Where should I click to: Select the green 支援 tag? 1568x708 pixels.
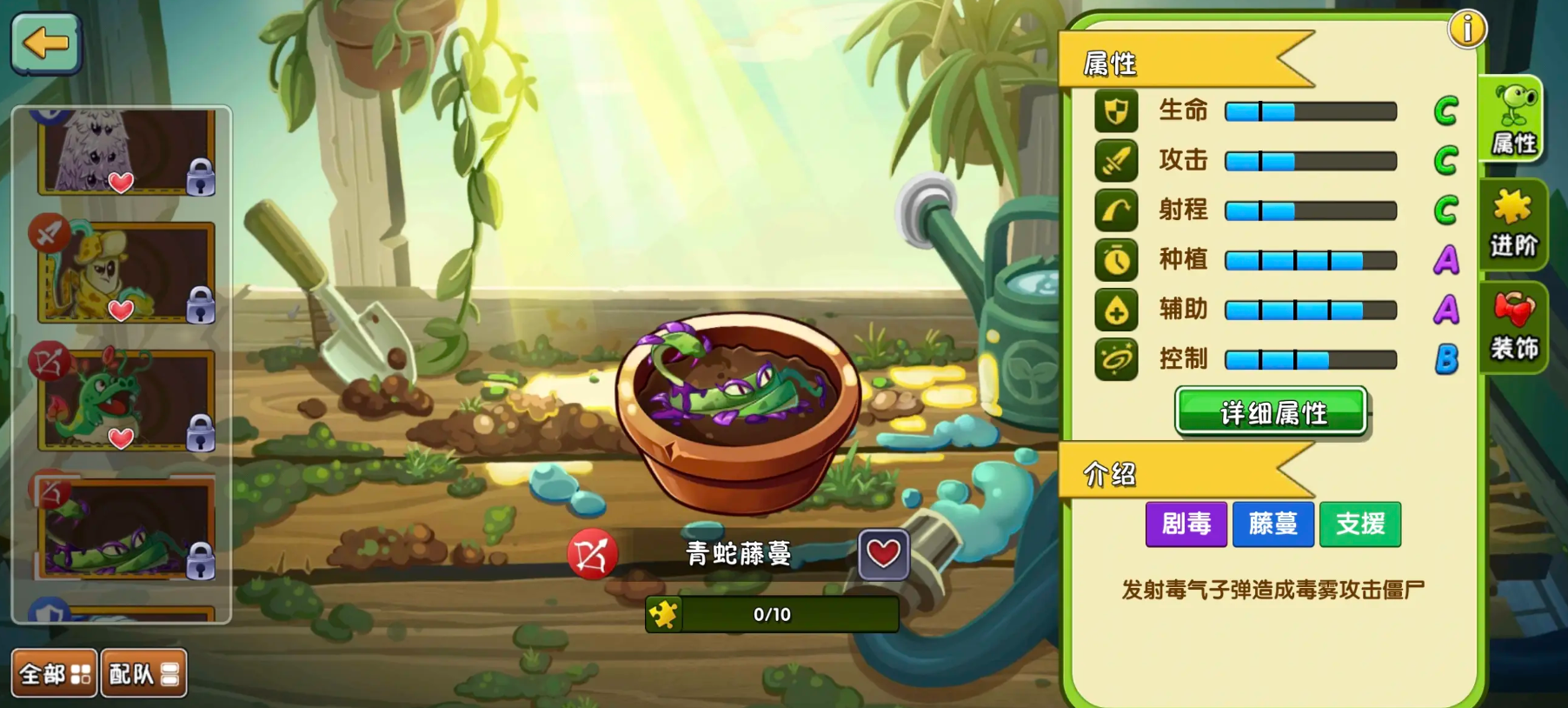pyautogui.click(x=1360, y=524)
